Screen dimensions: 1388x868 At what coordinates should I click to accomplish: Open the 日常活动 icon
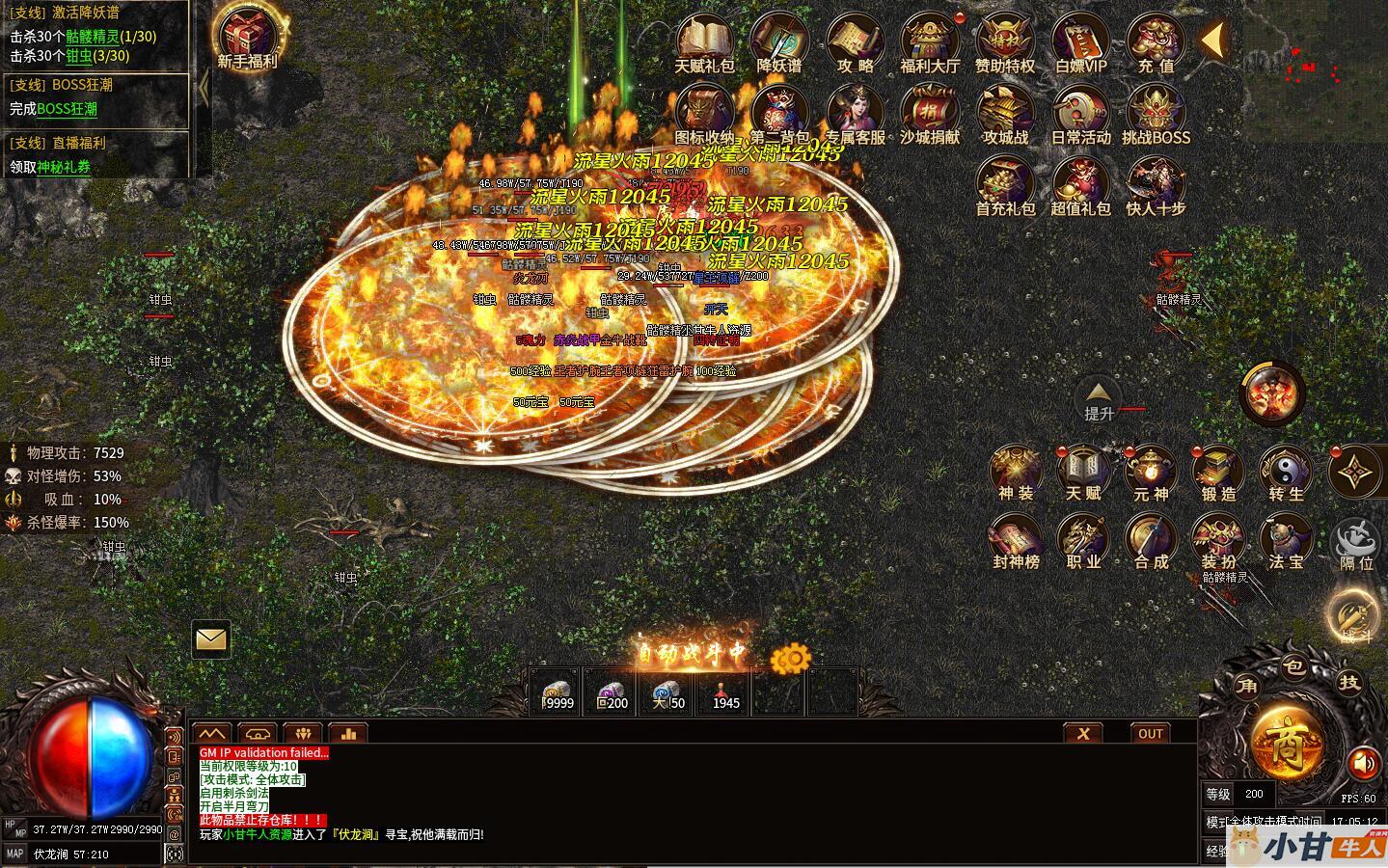click(1080, 112)
